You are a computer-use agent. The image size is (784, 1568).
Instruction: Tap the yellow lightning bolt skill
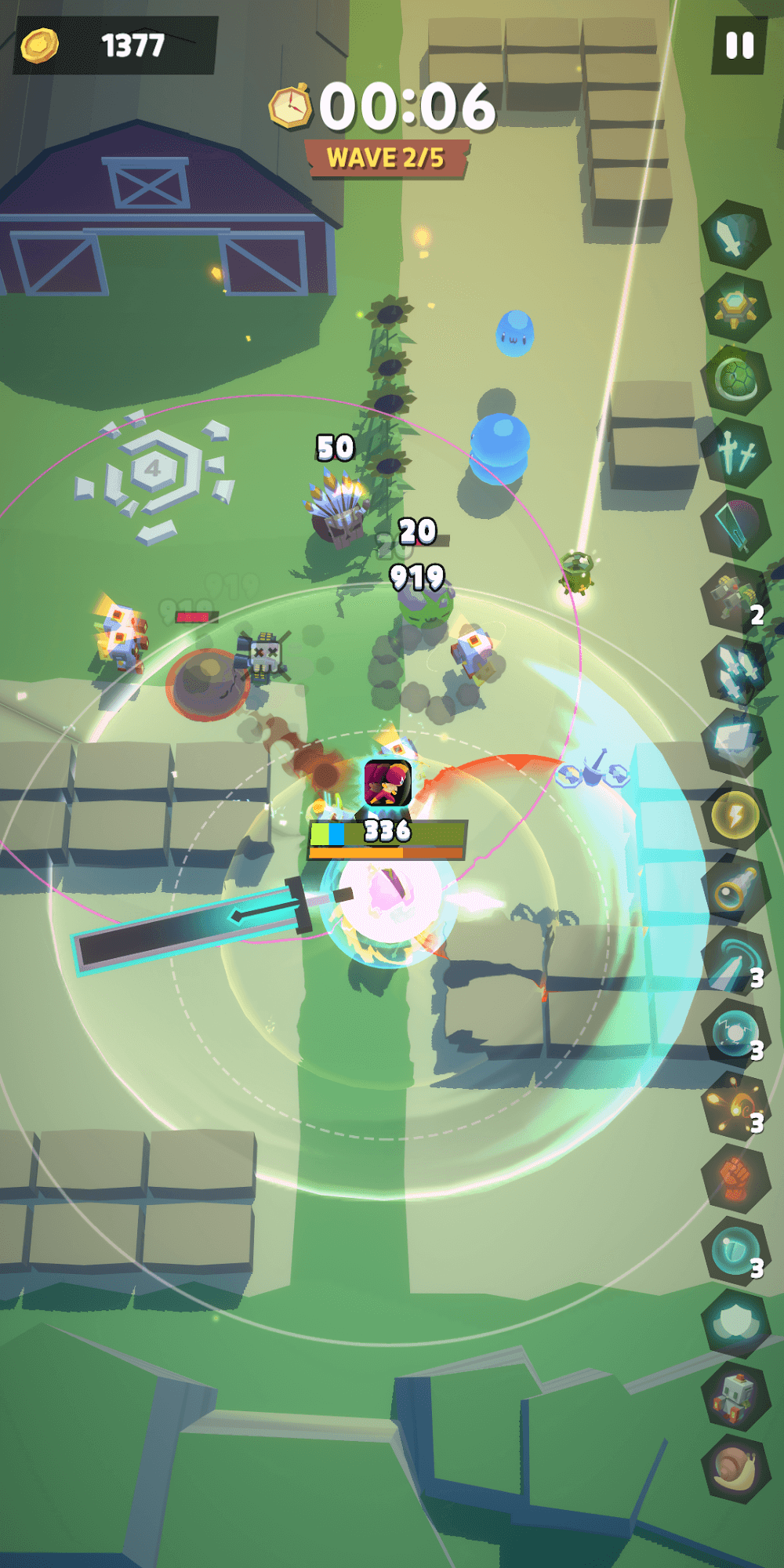(735, 816)
